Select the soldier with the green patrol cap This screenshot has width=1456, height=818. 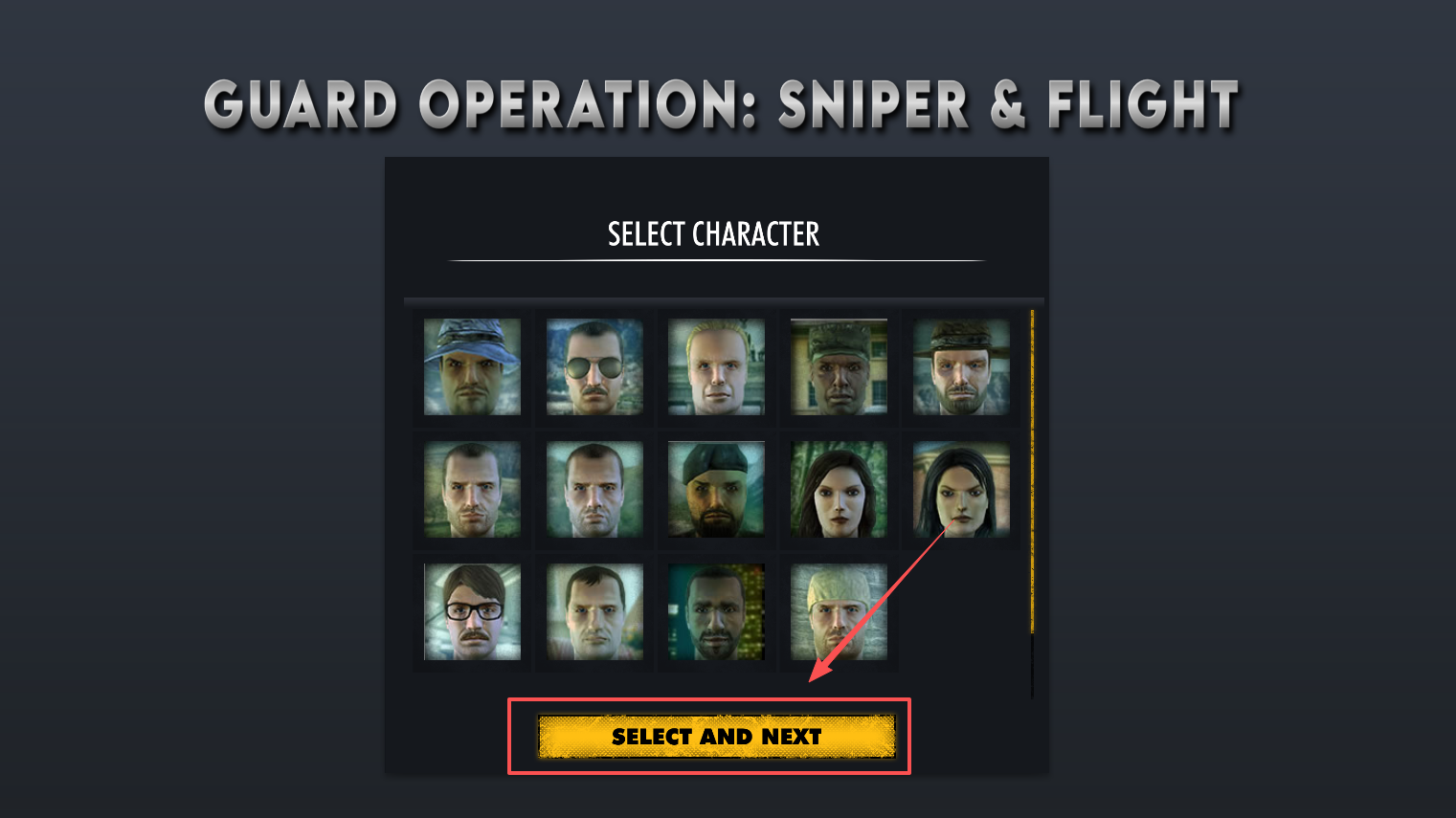[x=839, y=366]
